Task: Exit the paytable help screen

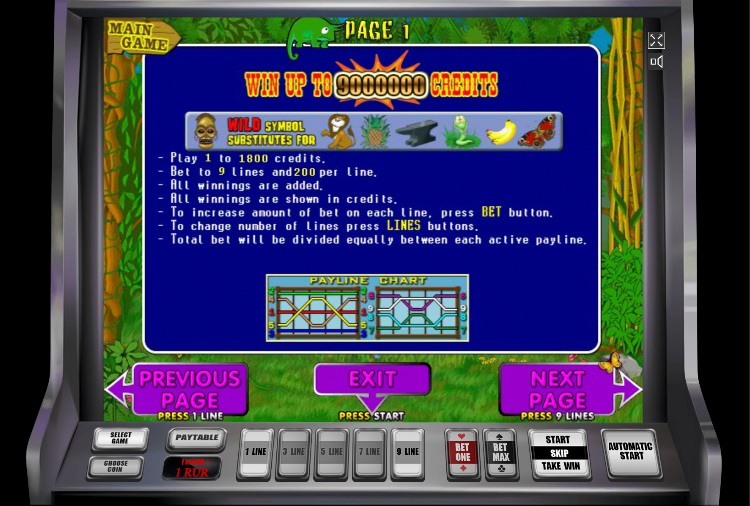Action: pos(372,381)
